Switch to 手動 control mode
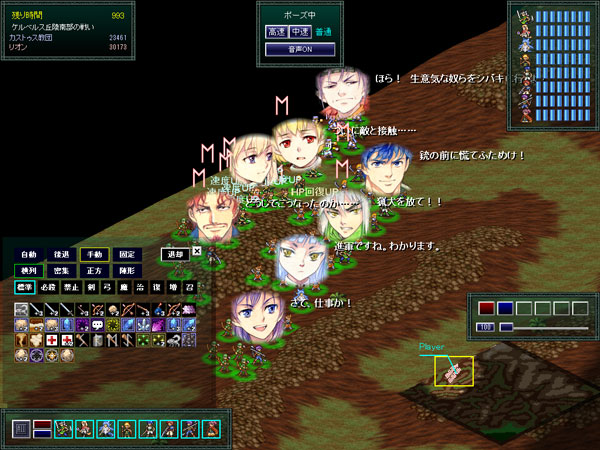Screen dimensions: 600x450 [x=94, y=254]
